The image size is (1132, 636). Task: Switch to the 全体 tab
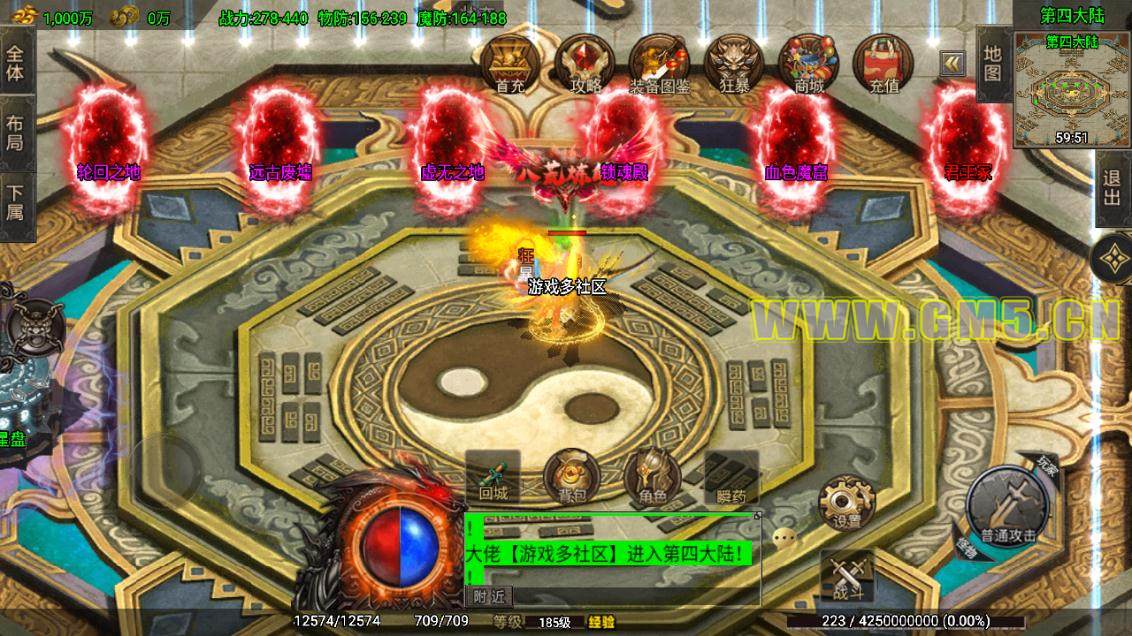pyautogui.click(x=16, y=62)
